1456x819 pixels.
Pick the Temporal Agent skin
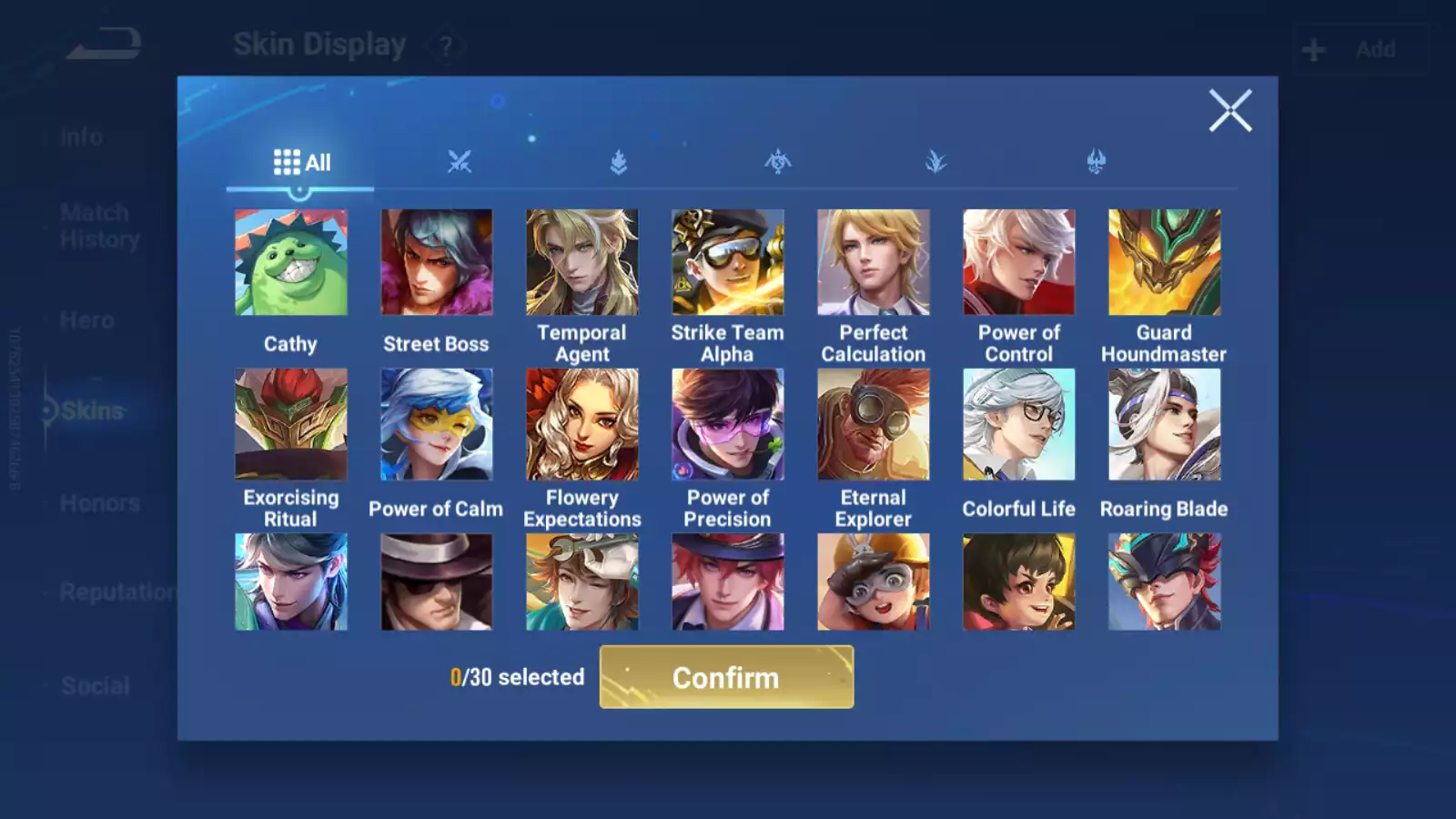coord(582,263)
